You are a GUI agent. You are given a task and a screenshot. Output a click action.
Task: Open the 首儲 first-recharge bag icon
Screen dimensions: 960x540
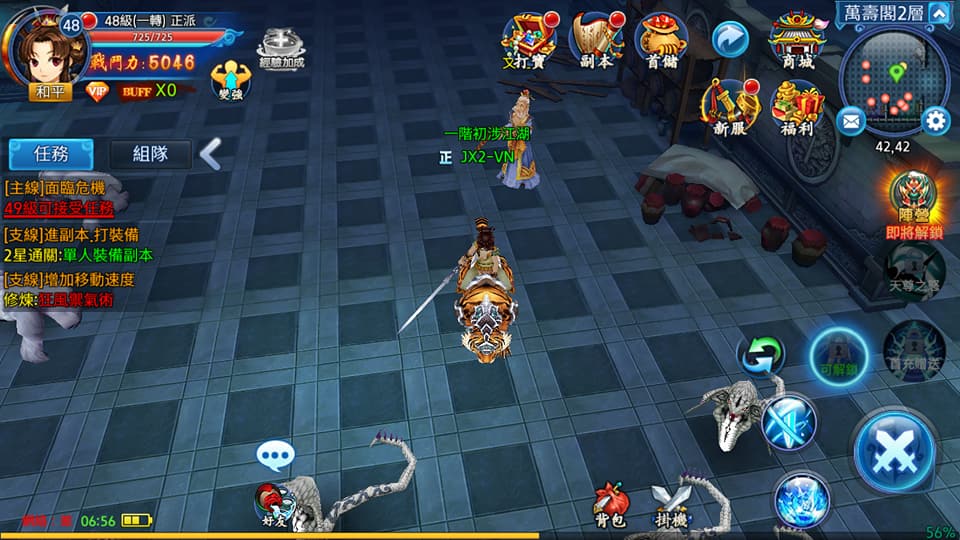(x=661, y=40)
